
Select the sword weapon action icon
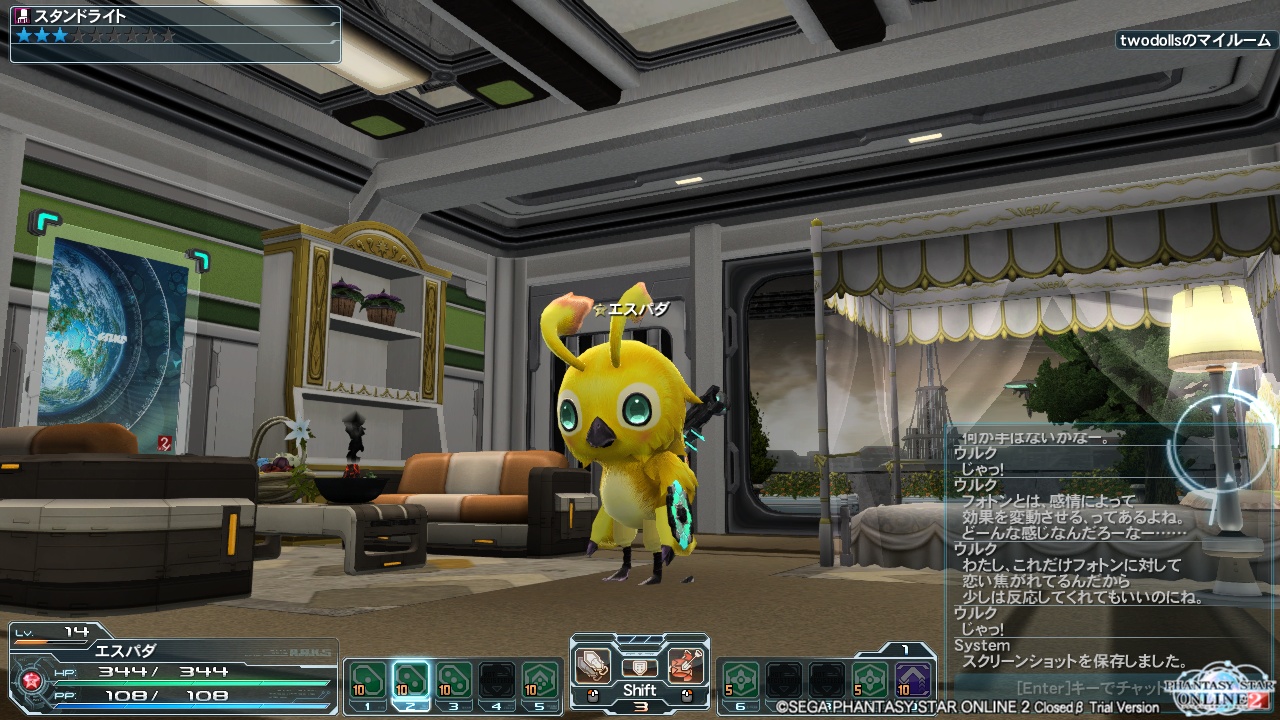(593, 663)
